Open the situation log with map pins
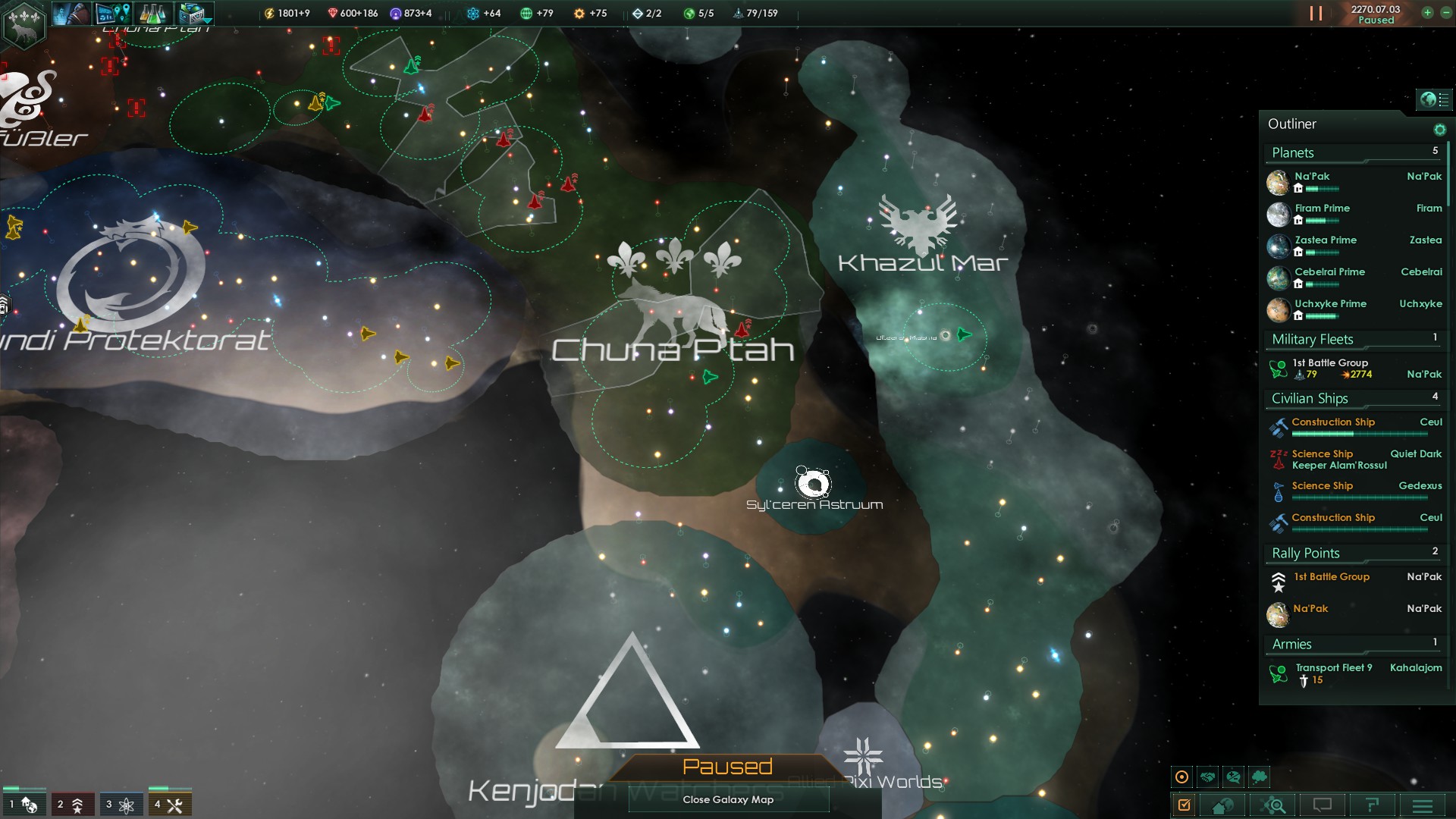 pyautogui.click(x=114, y=13)
